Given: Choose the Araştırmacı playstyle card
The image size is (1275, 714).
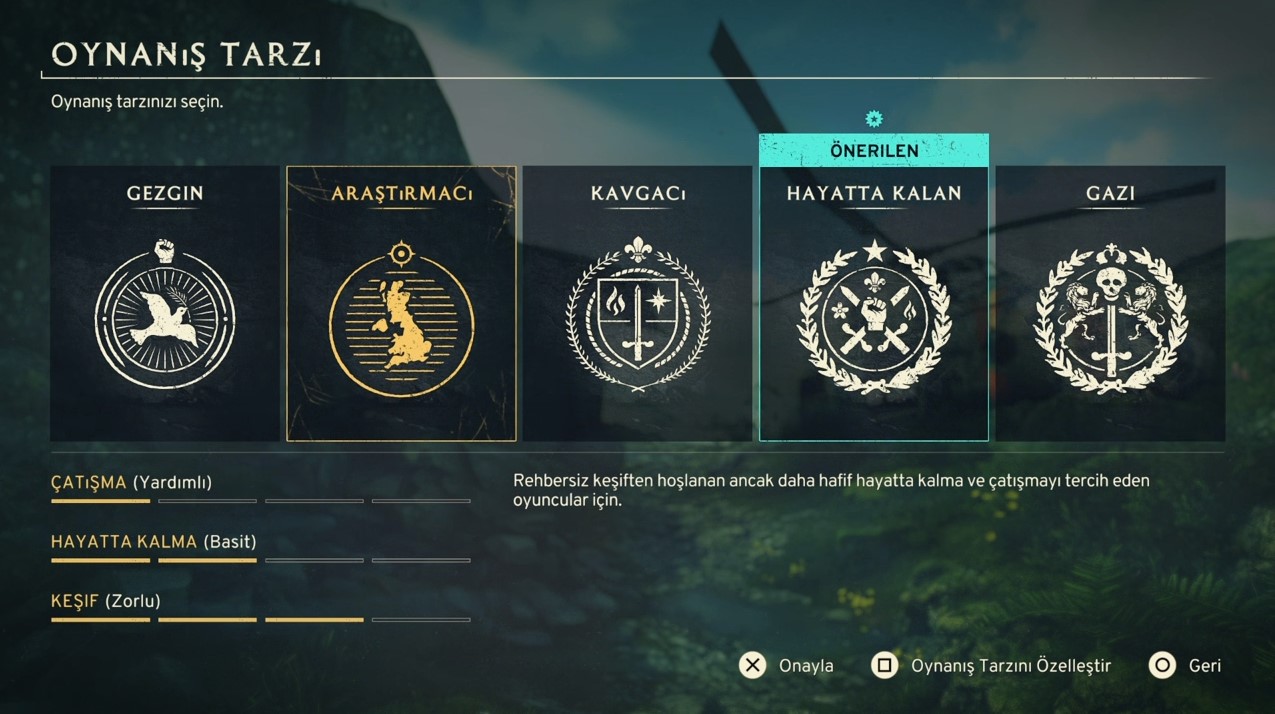Looking at the screenshot, I should click(x=401, y=303).
